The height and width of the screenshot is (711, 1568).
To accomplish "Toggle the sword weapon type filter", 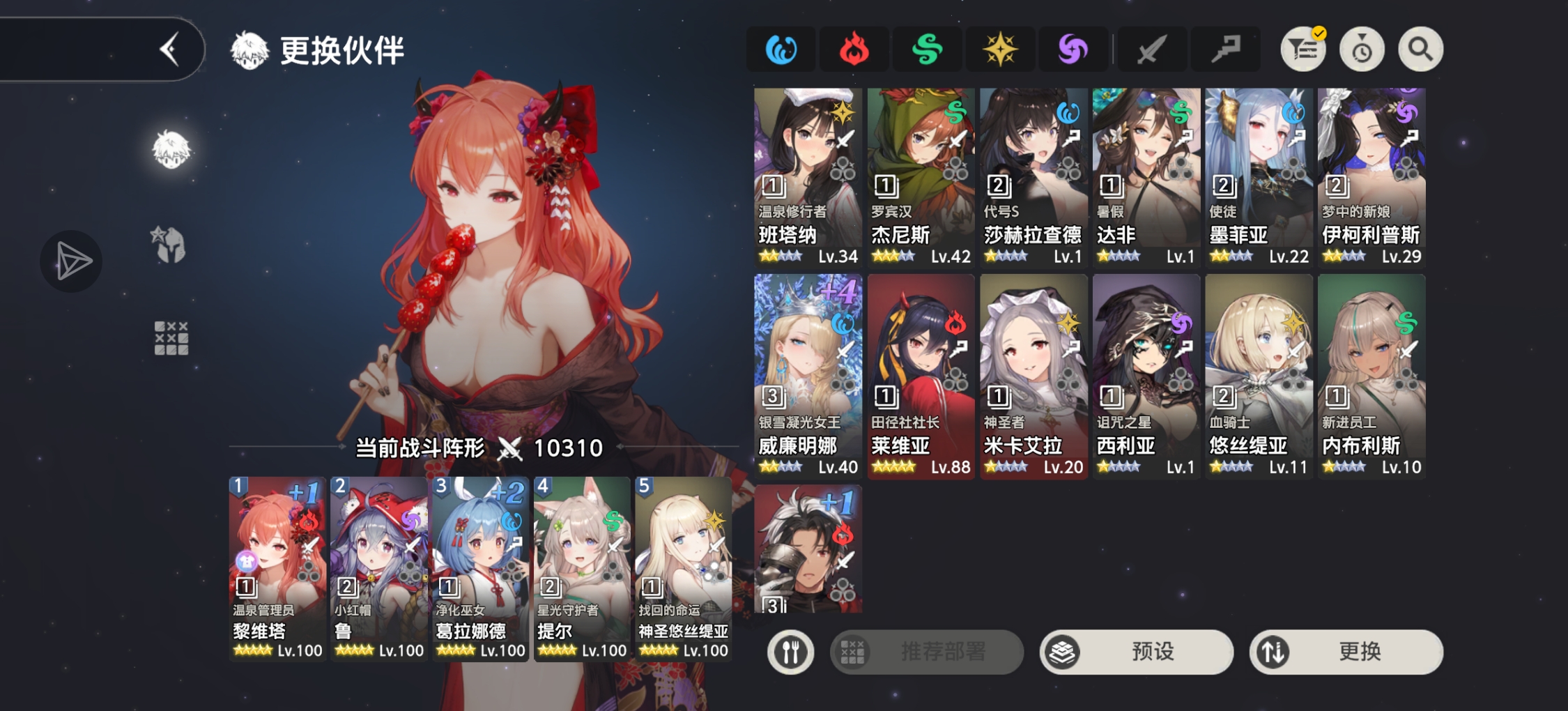I will pyautogui.click(x=1151, y=49).
